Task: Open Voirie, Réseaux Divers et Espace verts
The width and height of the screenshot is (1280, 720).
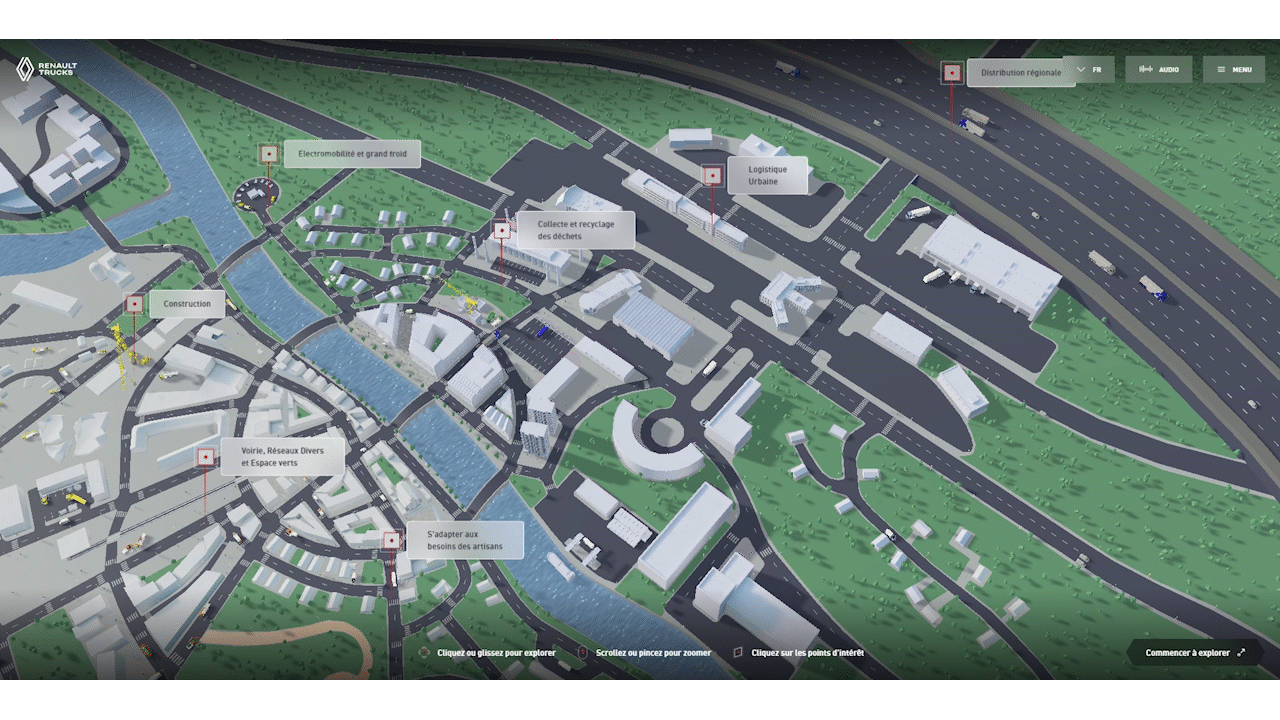Action: click(282, 457)
